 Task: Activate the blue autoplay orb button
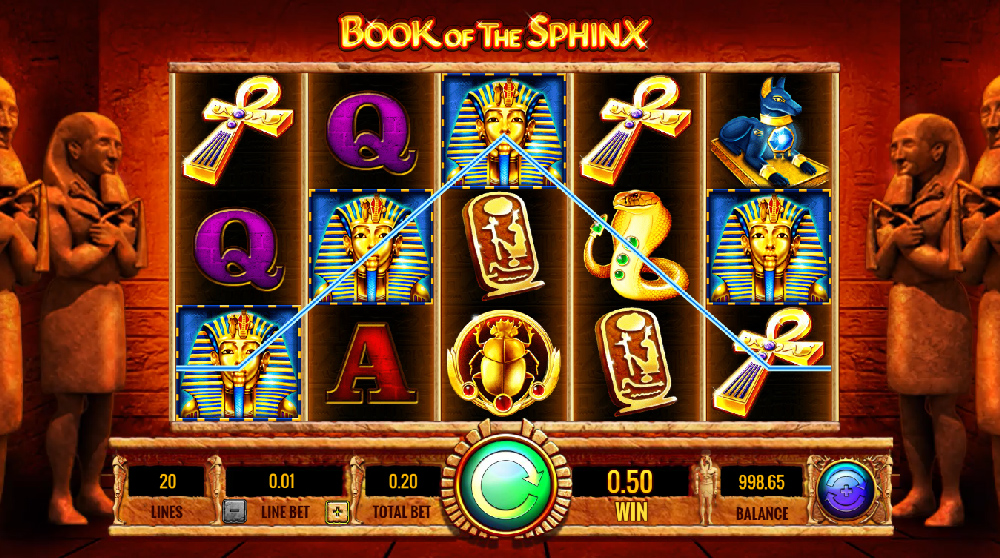click(x=846, y=488)
